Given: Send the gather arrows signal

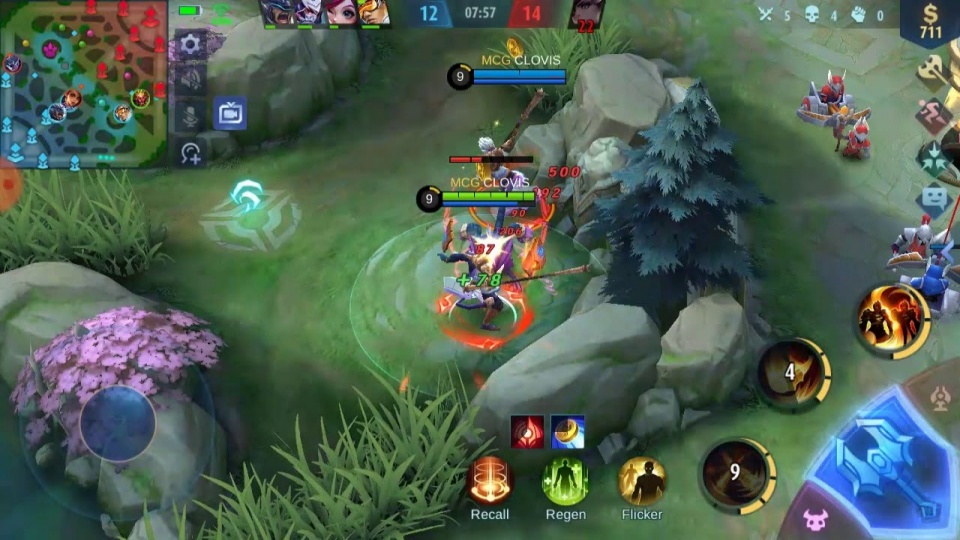Looking at the screenshot, I should (936, 157).
